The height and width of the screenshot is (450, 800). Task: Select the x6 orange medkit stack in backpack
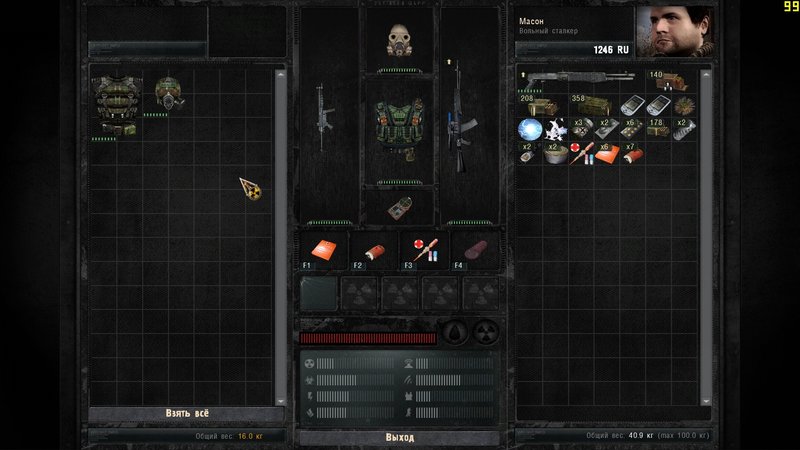coord(608,154)
